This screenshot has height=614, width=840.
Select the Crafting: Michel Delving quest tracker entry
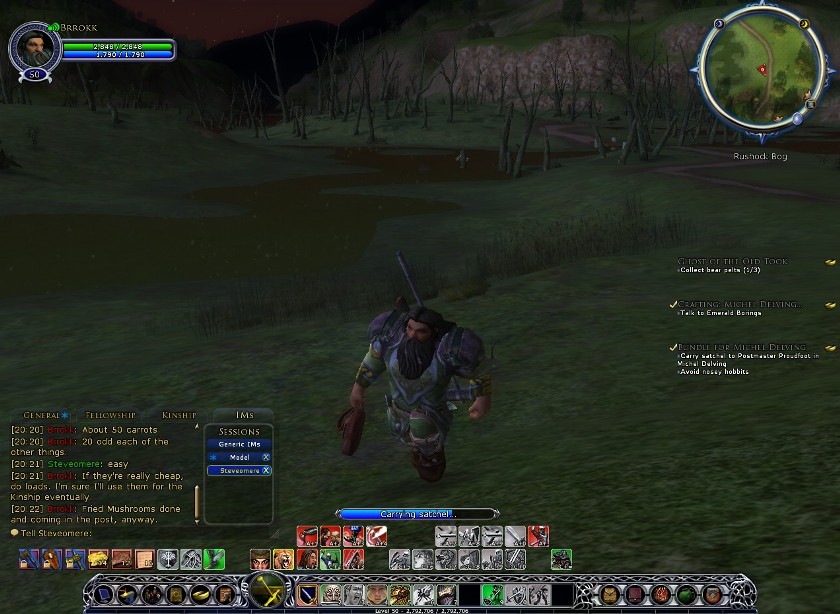click(738, 304)
